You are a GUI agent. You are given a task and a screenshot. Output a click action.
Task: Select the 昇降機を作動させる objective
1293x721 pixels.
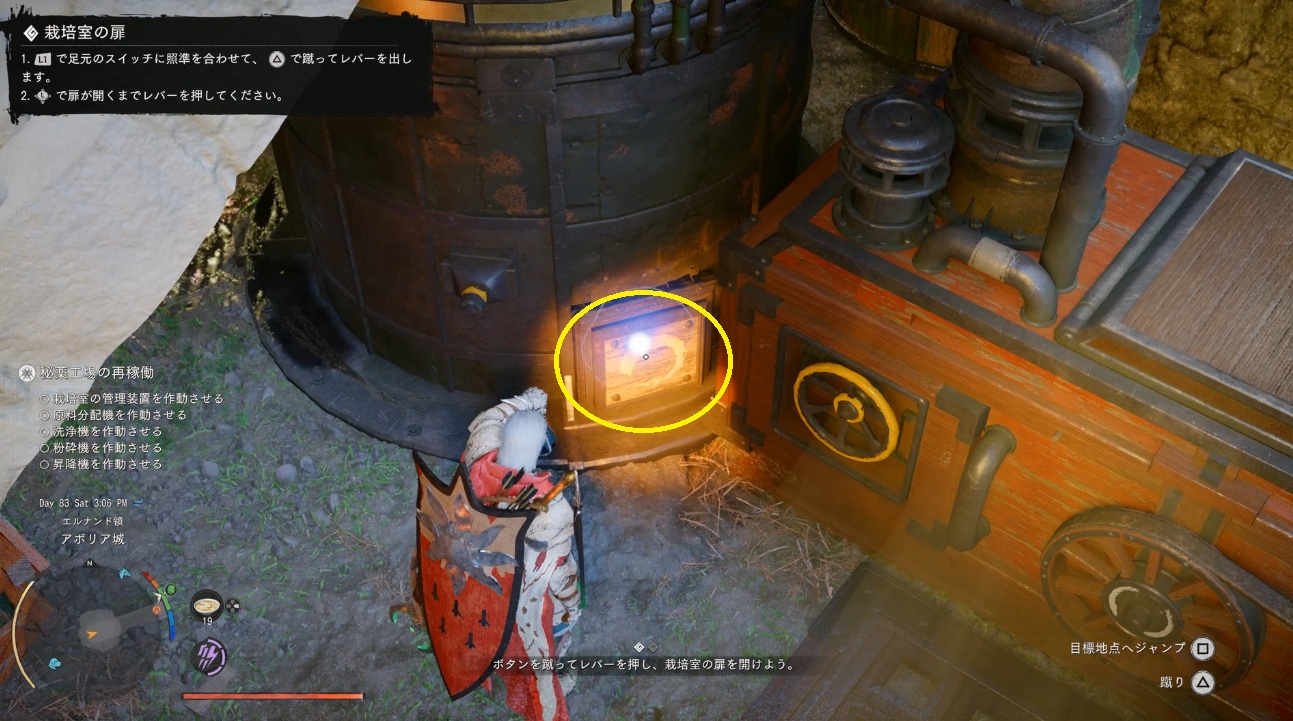click(108, 464)
